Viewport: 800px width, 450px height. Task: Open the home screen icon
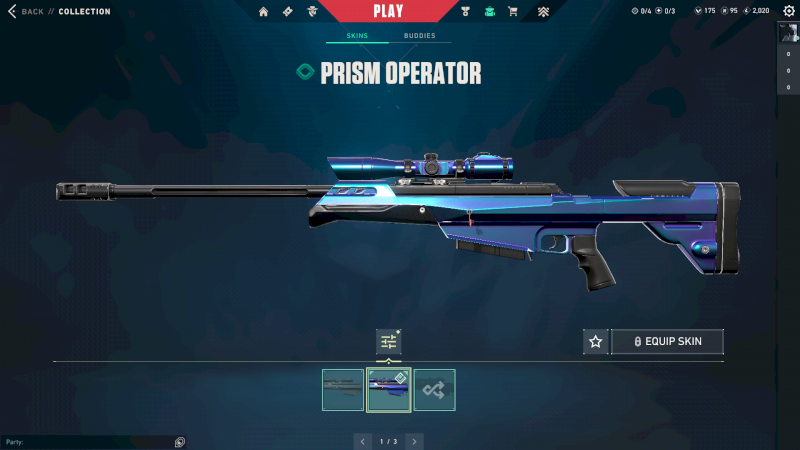[x=264, y=12]
